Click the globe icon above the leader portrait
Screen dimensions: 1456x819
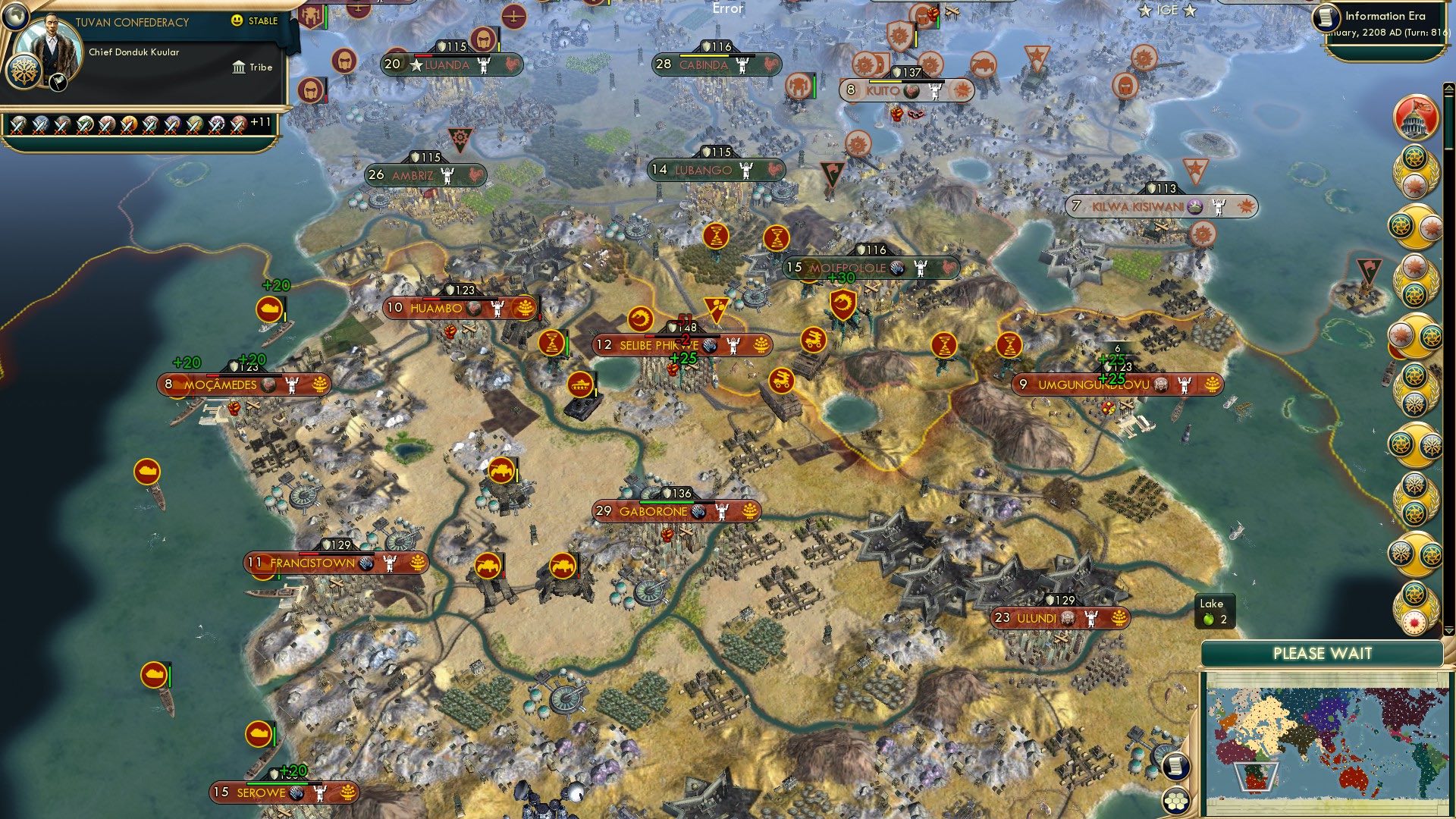point(15,18)
